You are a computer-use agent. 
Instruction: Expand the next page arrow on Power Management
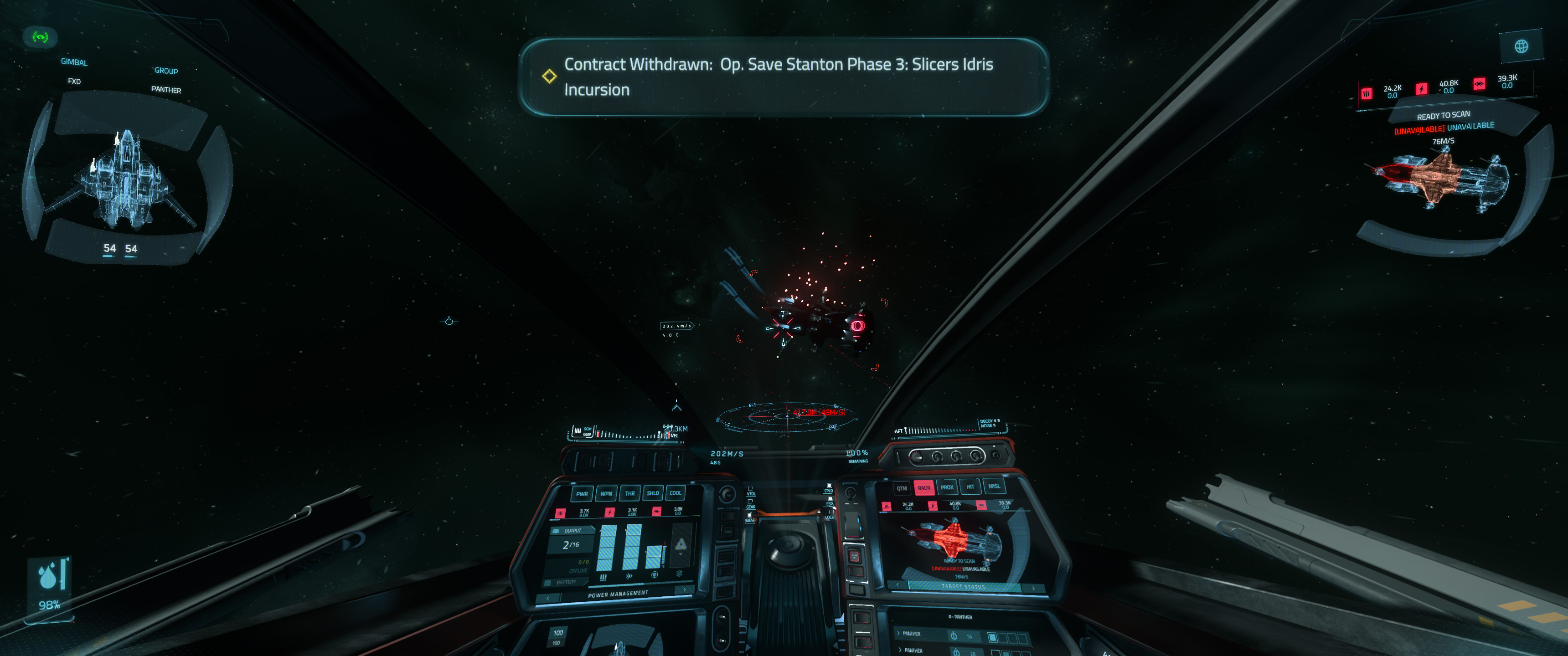[685, 590]
